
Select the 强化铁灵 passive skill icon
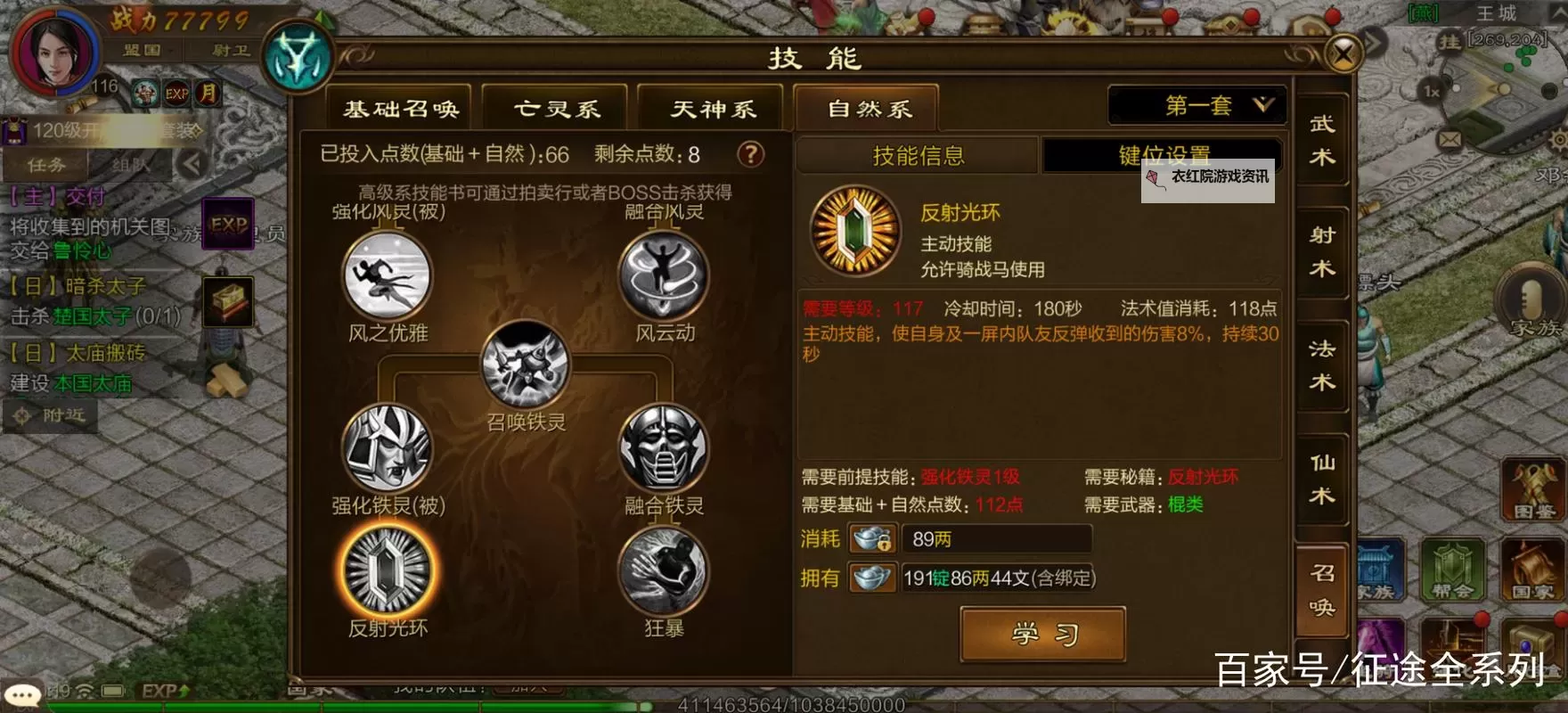click(385, 455)
